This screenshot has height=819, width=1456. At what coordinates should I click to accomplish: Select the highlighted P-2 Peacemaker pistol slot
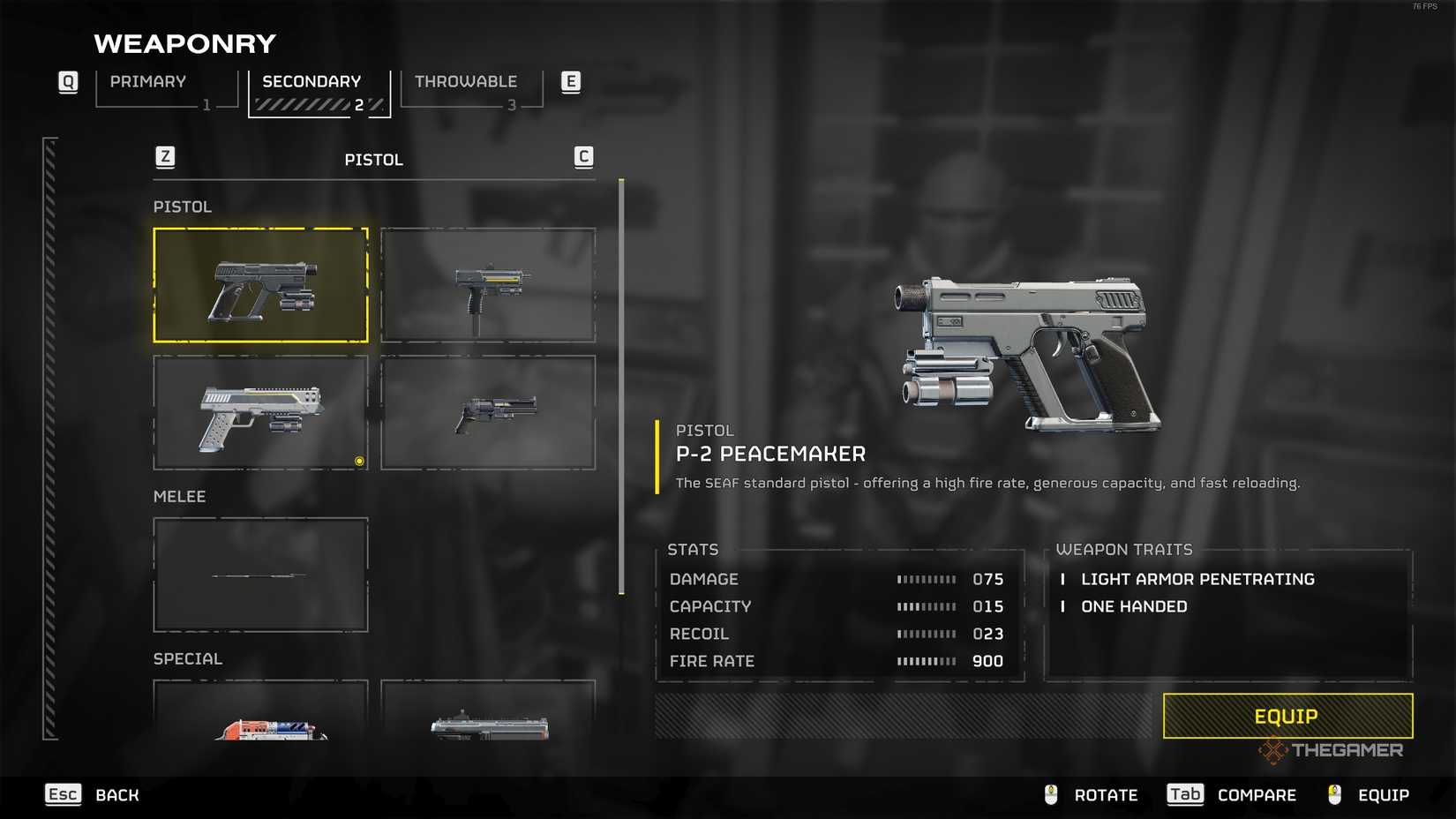(x=260, y=285)
